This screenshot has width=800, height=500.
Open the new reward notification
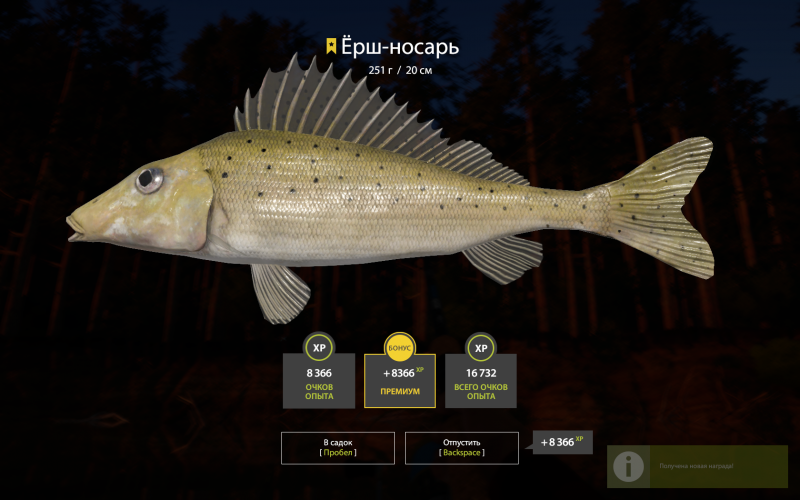tap(696, 466)
